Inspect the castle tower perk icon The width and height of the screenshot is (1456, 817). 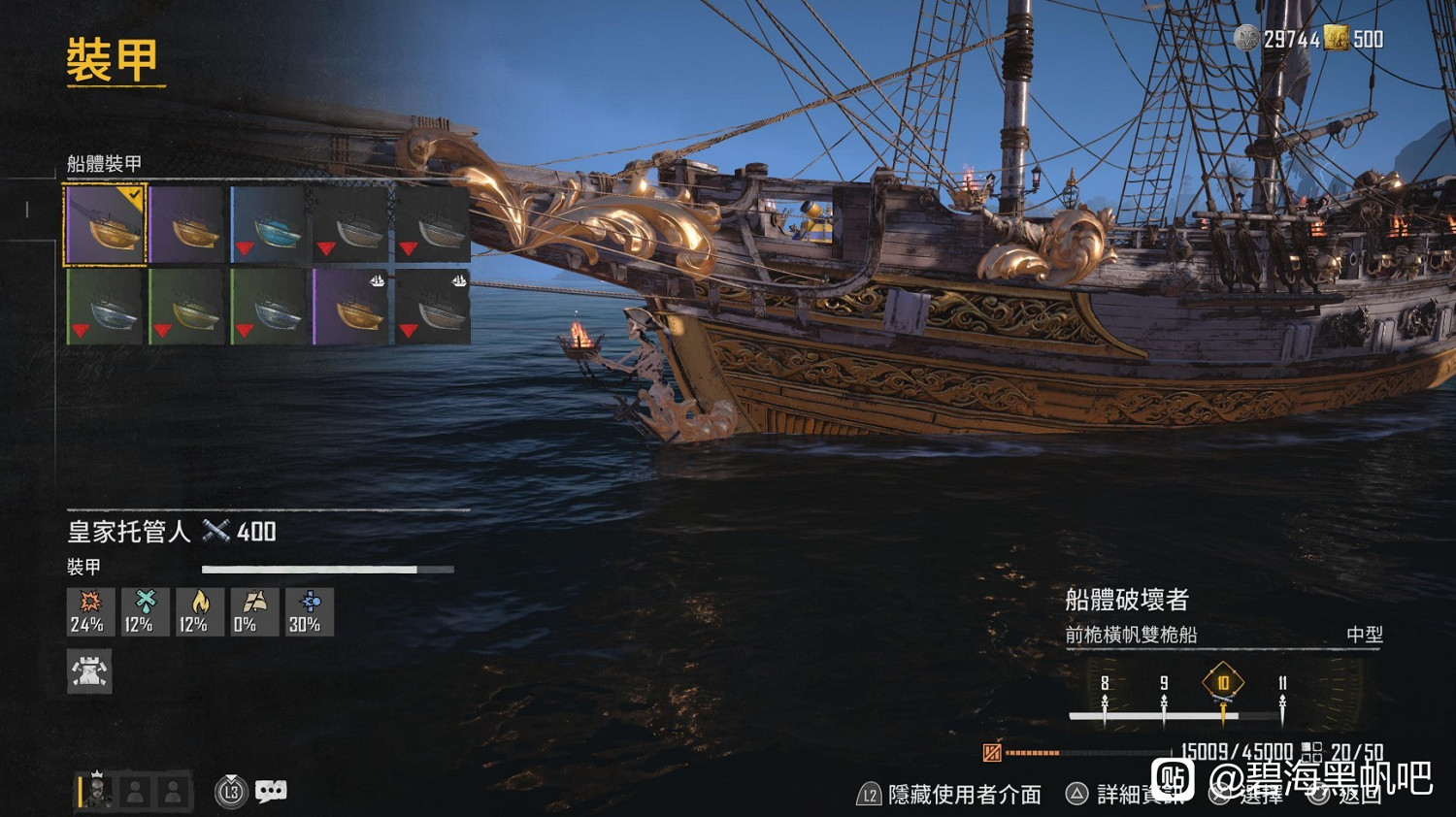point(89,671)
